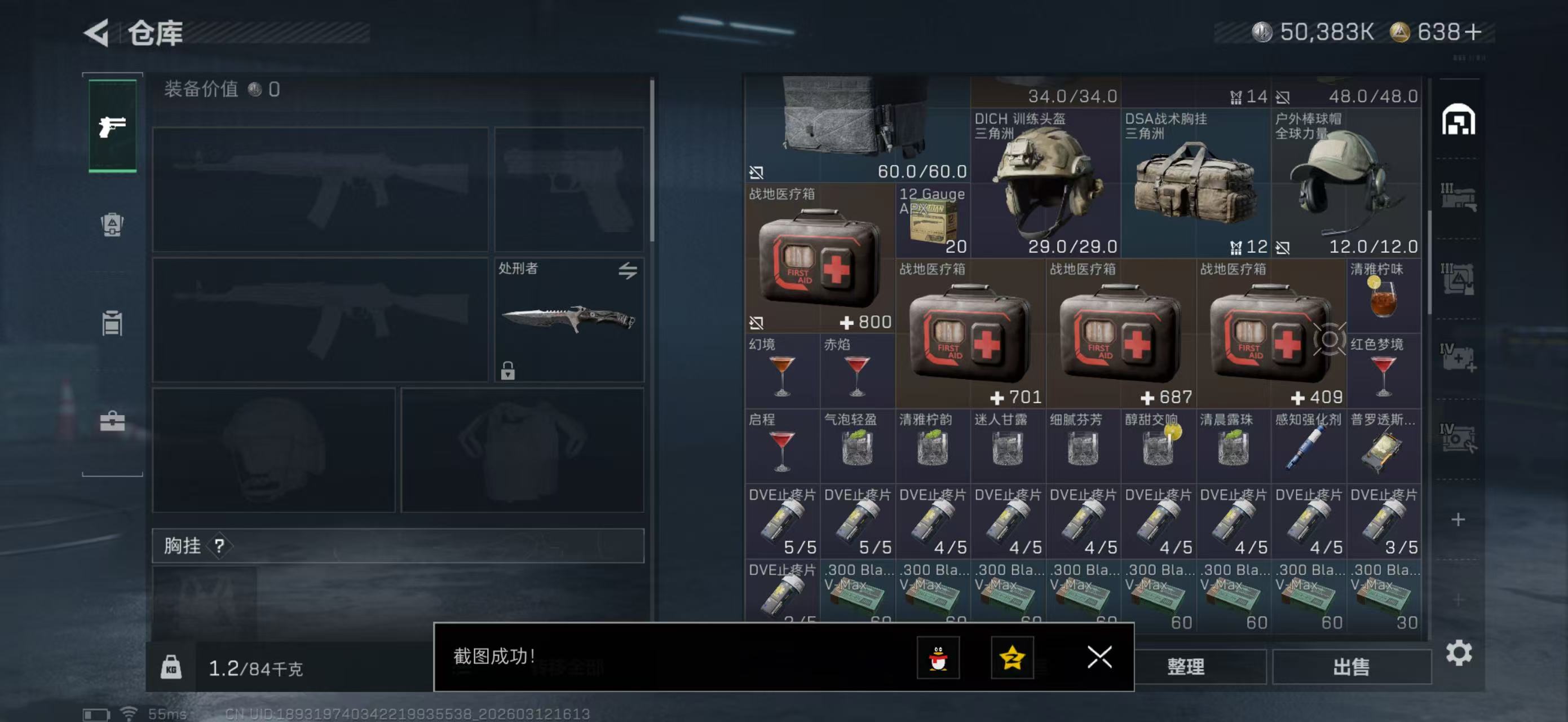Select the pistol weapons tab
This screenshot has height=722, width=1568.
coord(113,126)
